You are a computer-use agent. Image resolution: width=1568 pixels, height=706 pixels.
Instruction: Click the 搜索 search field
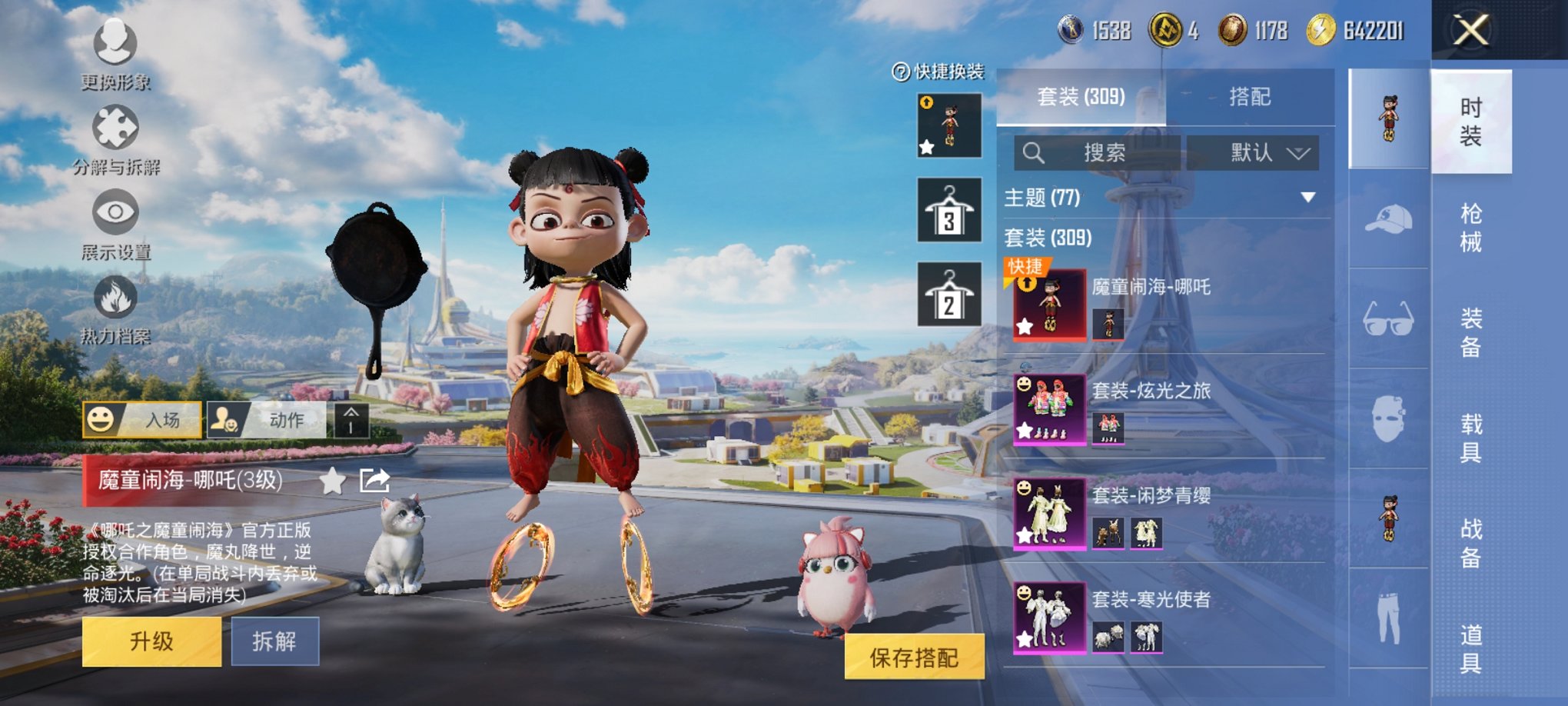point(1097,153)
